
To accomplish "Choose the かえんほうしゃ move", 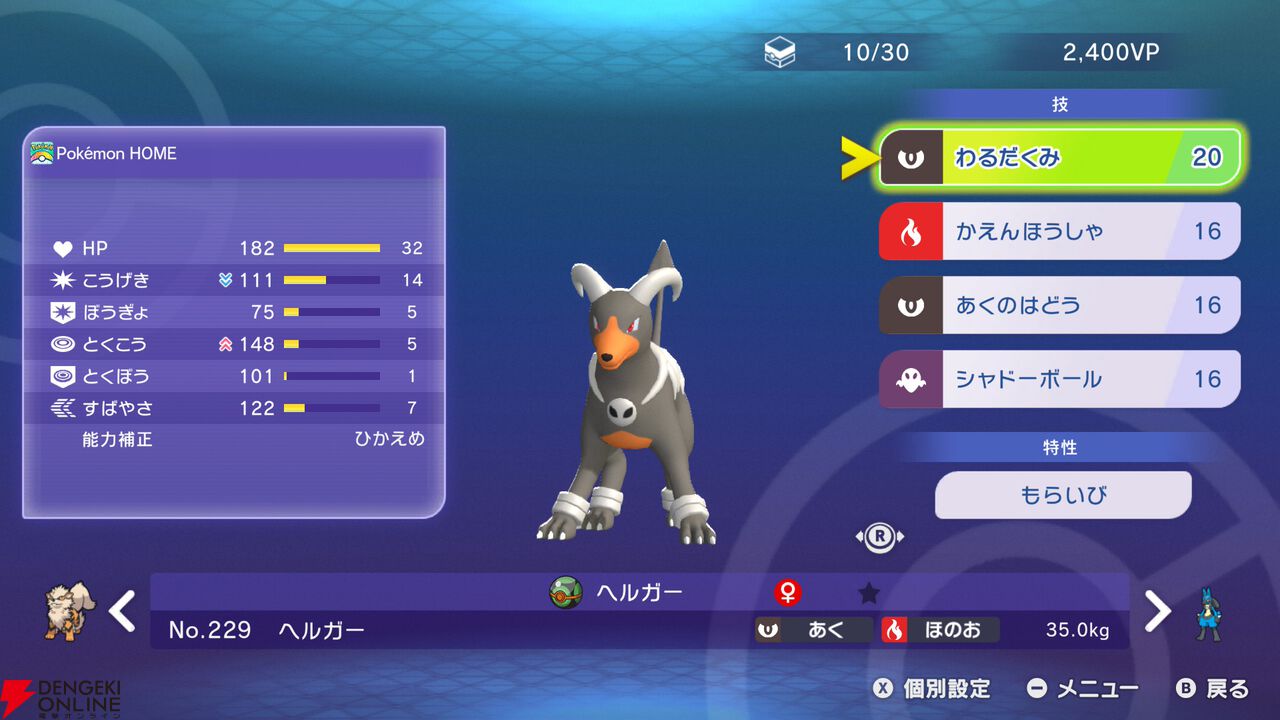I will tap(1059, 232).
